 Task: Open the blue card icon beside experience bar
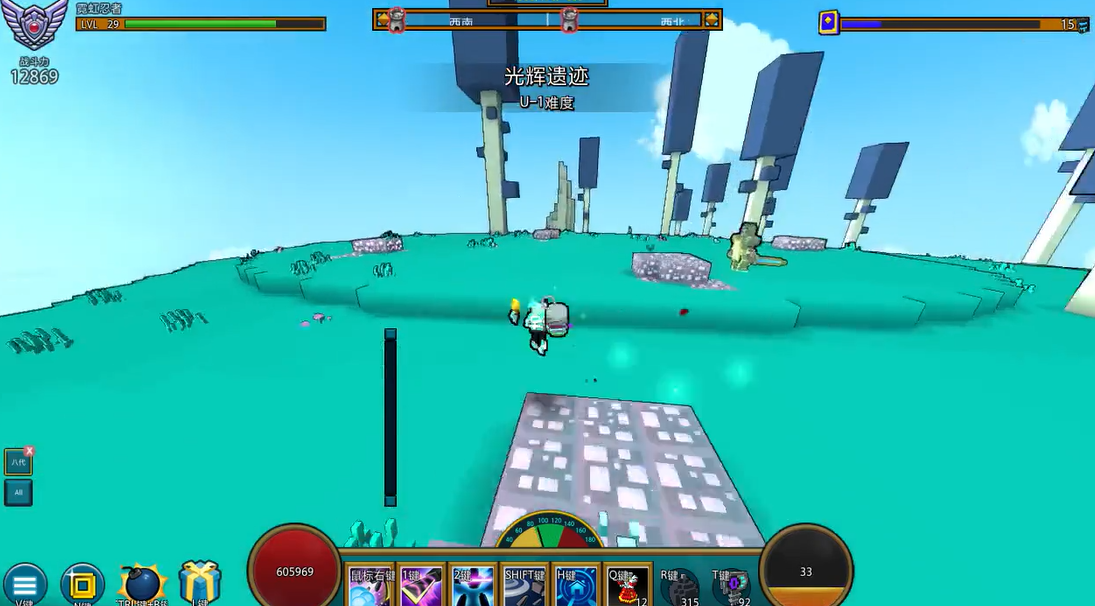coord(828,23)
